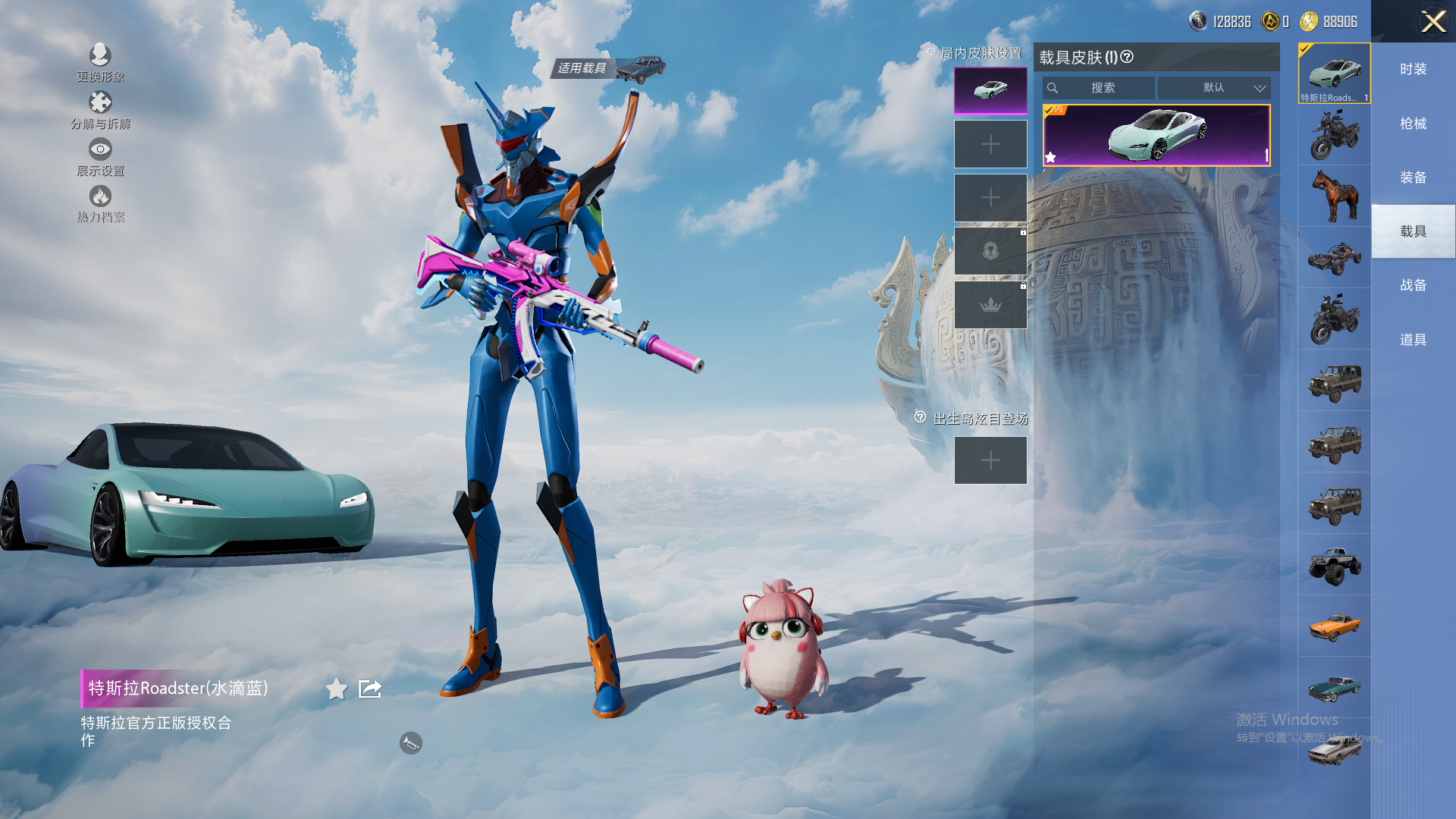Add a 出生岛炫目登场 entrance effect
Image resolution: width=1456 pixels, height=819 pixels.
[990, 460]
